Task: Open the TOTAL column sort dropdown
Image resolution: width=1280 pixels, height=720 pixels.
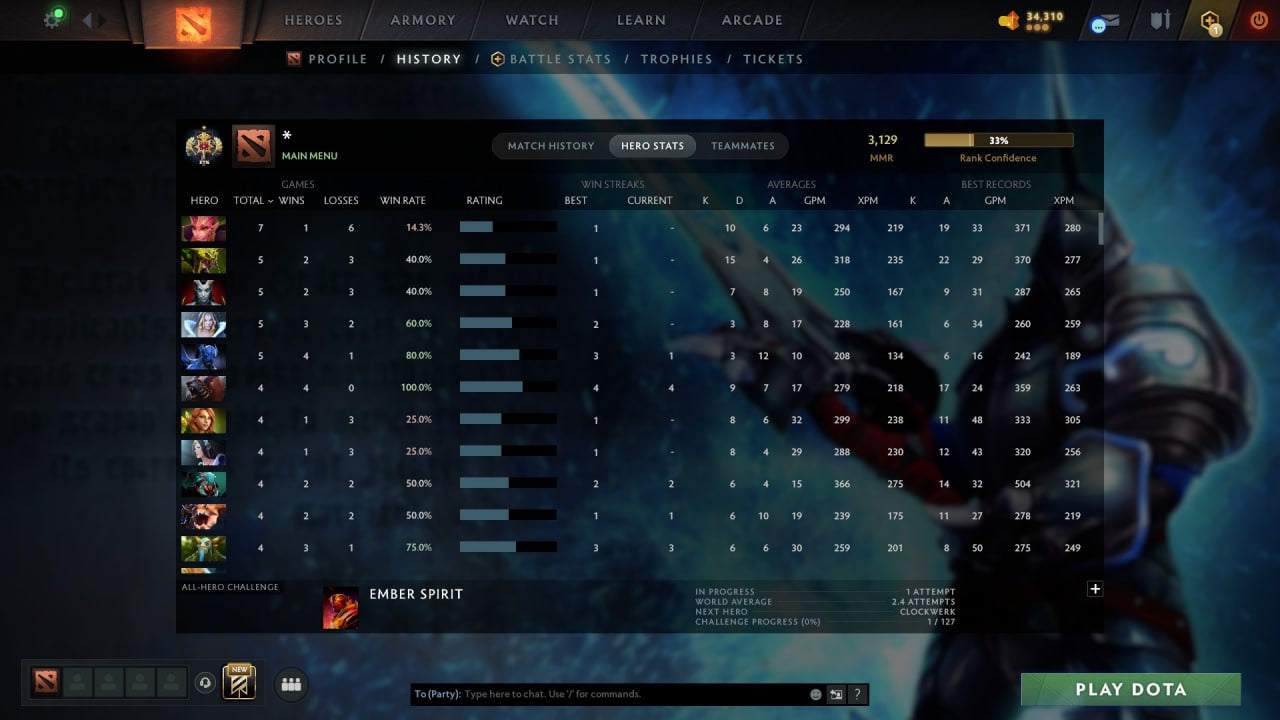Action: tap(253, 200)
